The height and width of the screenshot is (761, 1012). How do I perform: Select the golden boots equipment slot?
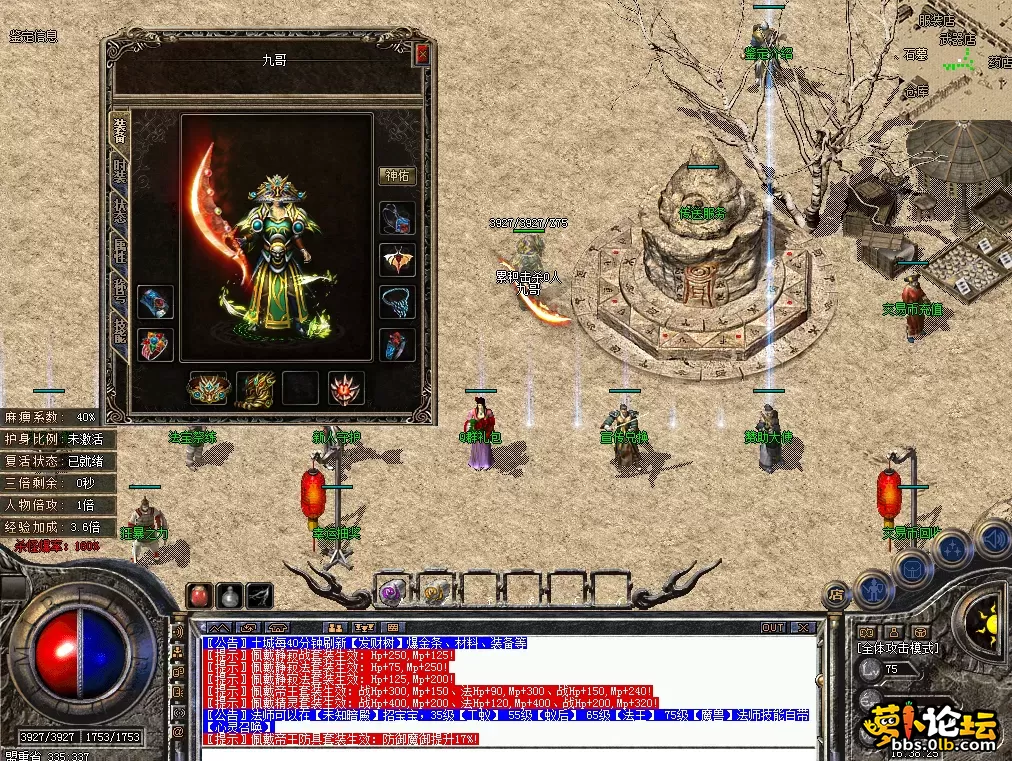[254, 388]
